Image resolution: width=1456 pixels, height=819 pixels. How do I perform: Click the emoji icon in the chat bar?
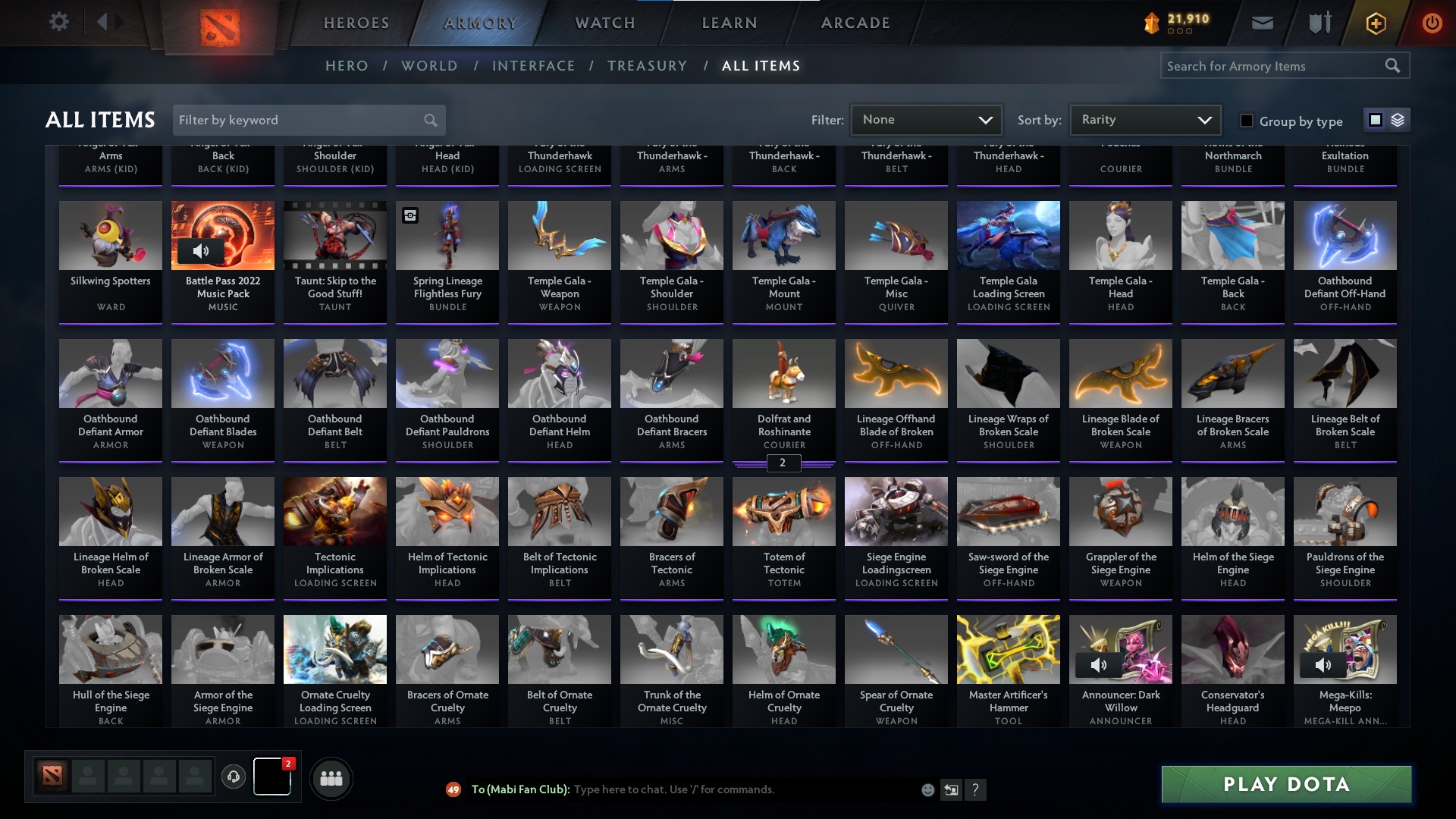point(928,789)
